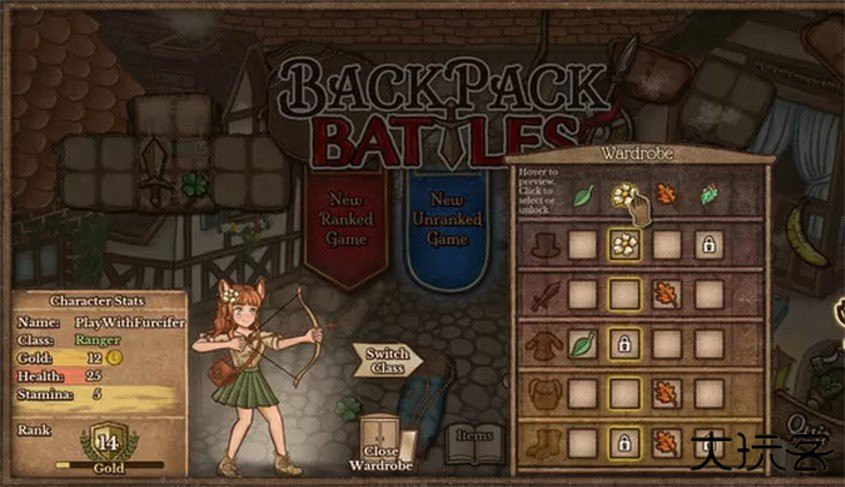Viewport: 845px width, 487px height.
Task: Pick the orange autumn leaf theme in the wardrobe header
Action: (x=666, y=194)
